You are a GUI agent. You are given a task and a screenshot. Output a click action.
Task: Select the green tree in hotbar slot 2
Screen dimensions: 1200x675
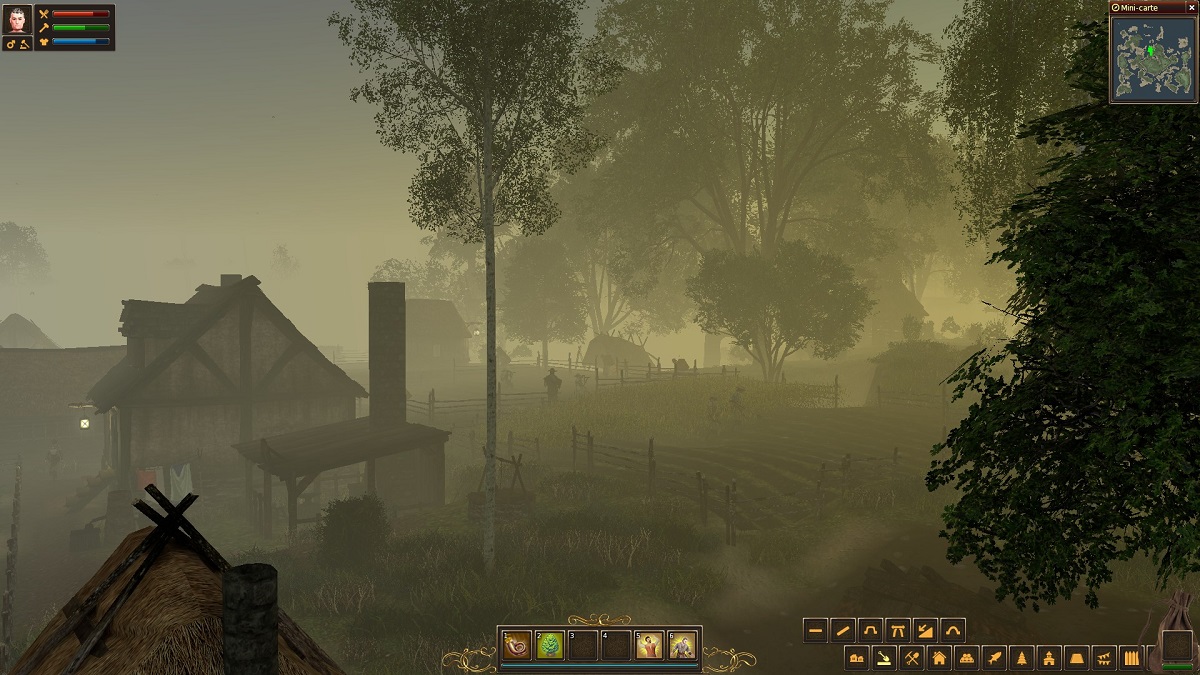point(551,645)
